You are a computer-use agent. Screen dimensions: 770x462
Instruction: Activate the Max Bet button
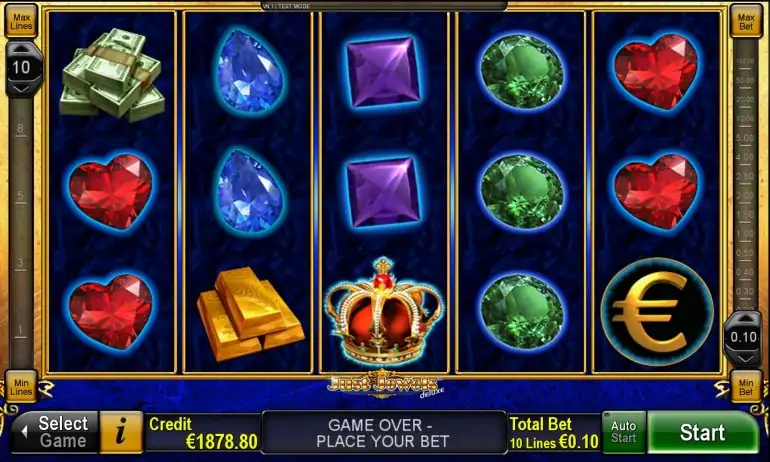coord(746,21)
